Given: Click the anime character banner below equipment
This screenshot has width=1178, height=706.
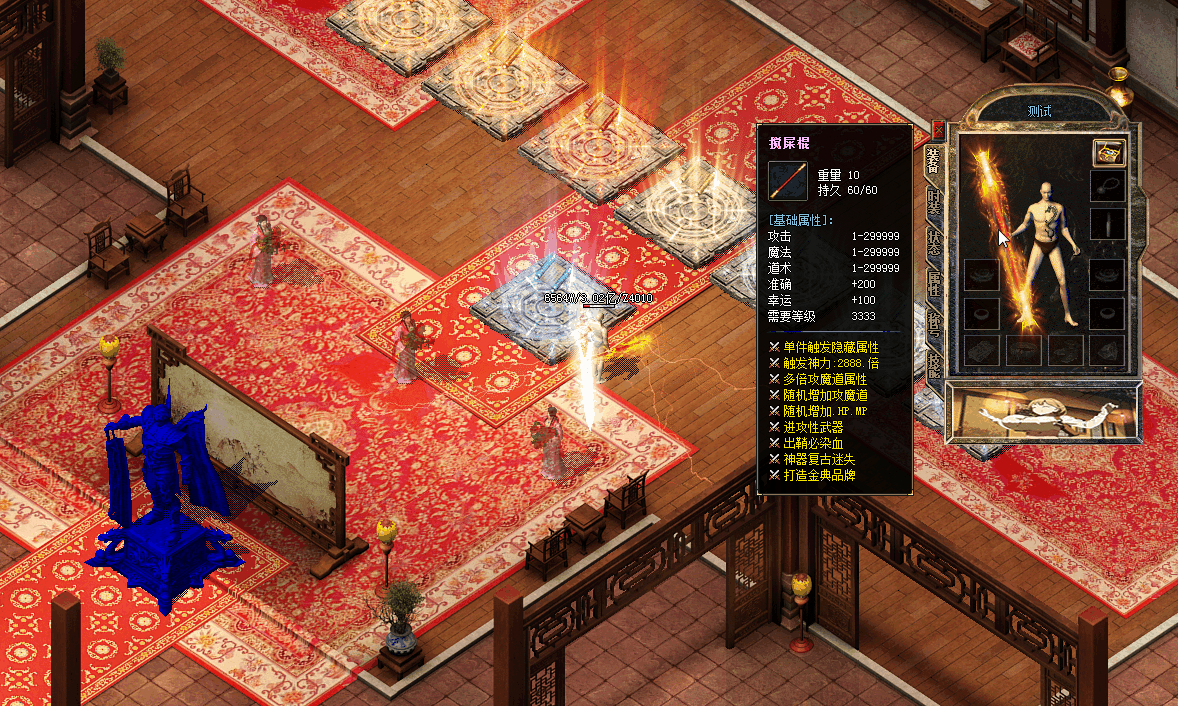Looking at the screenshot, I should 1043,411.
